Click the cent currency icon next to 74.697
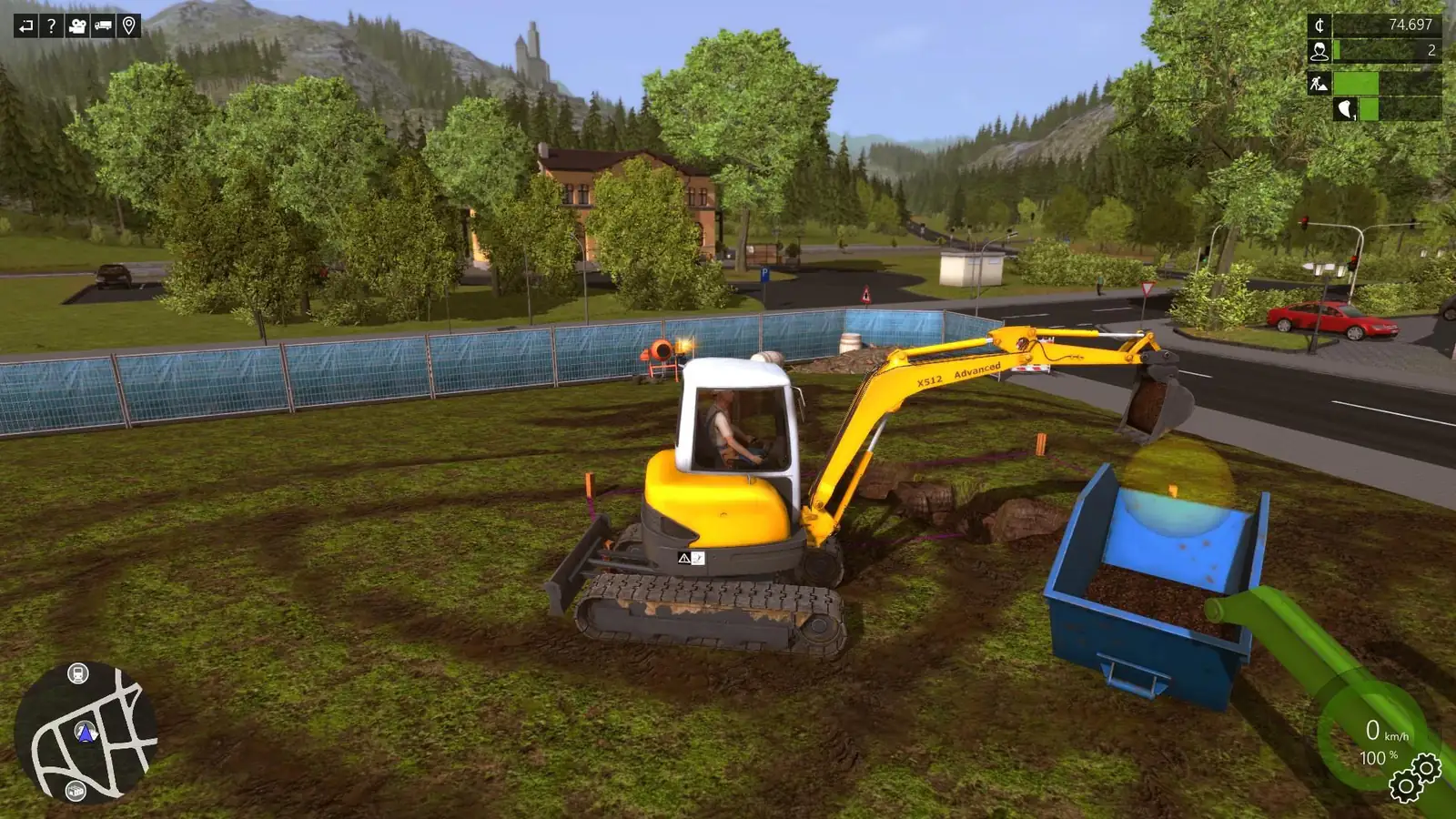 [1319, 25]
